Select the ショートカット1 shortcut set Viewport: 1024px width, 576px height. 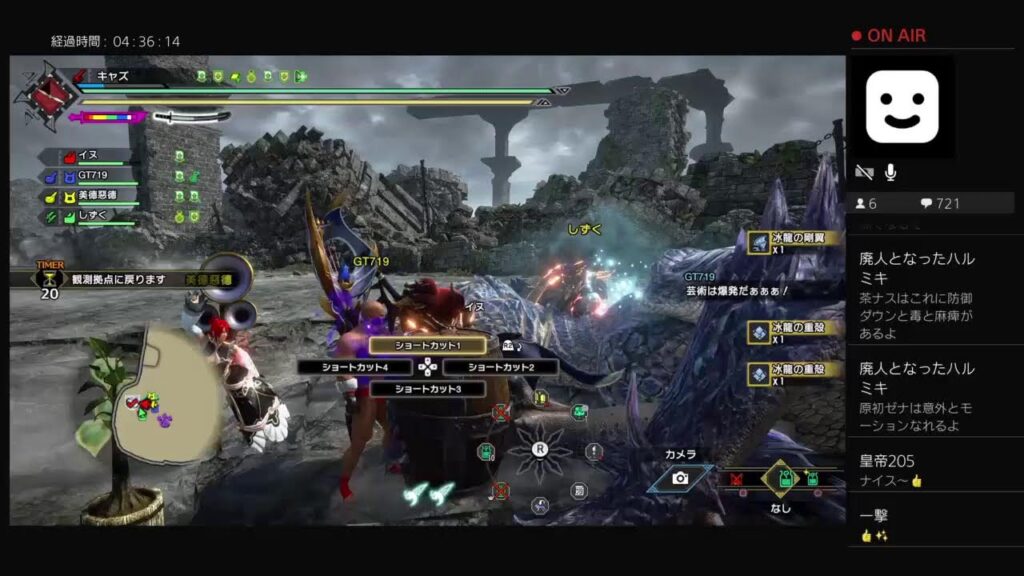click(x=427, y=345)
